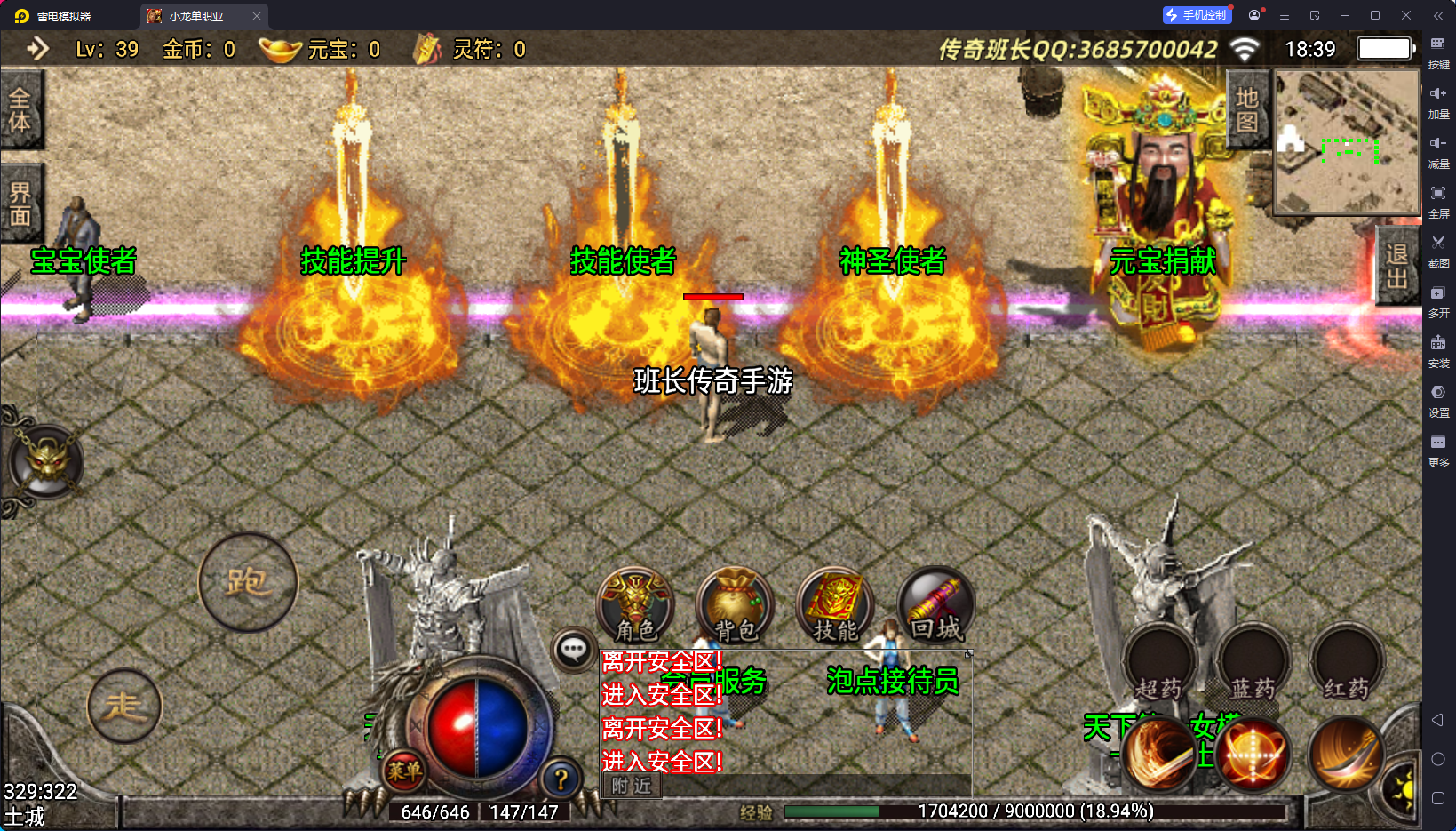Open the chat speech bubble button
Screen dimensions: 1456x831
573,650
